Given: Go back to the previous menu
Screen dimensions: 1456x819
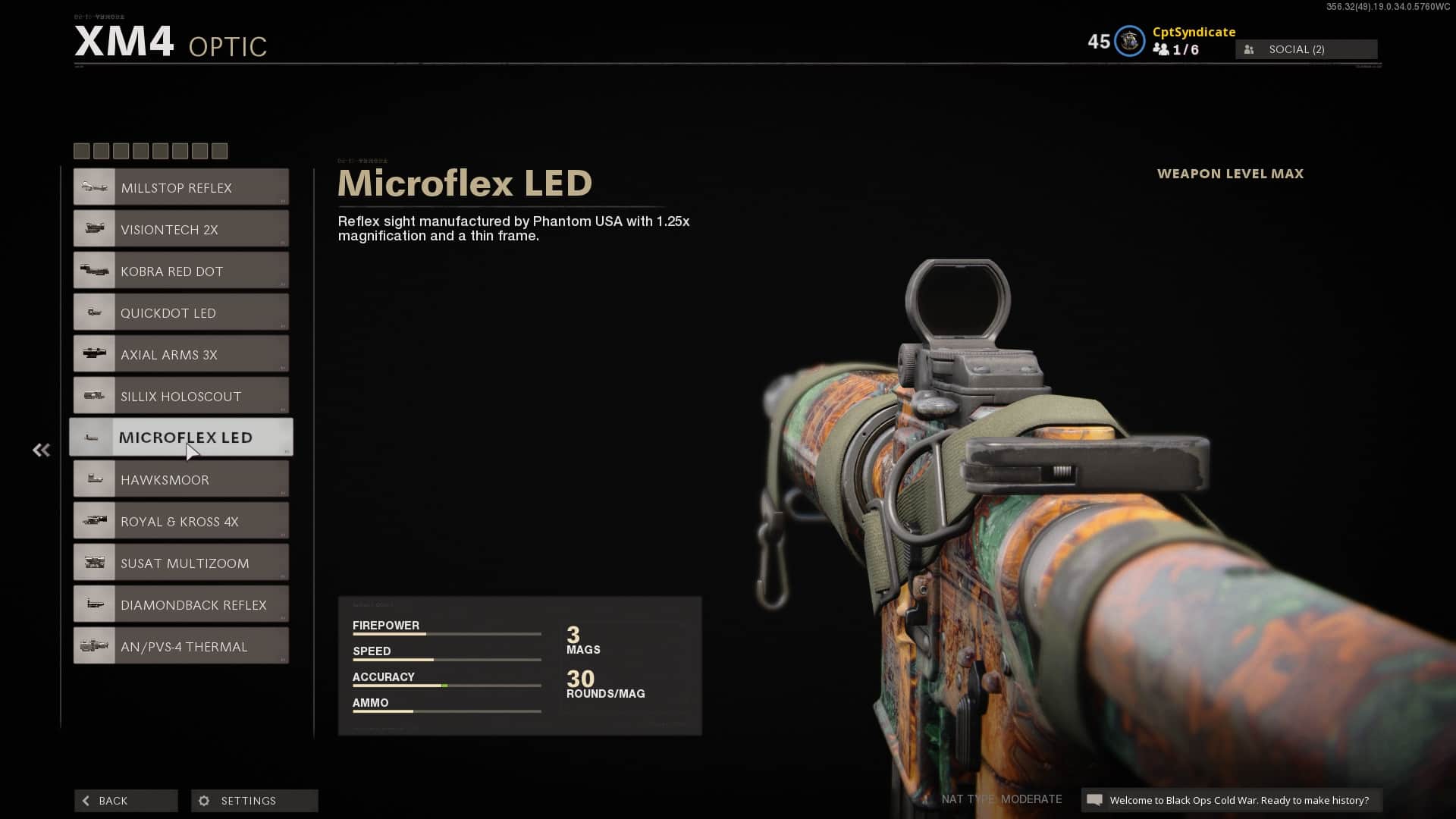Looking at the screenshot, I should [x=126, y=801].
